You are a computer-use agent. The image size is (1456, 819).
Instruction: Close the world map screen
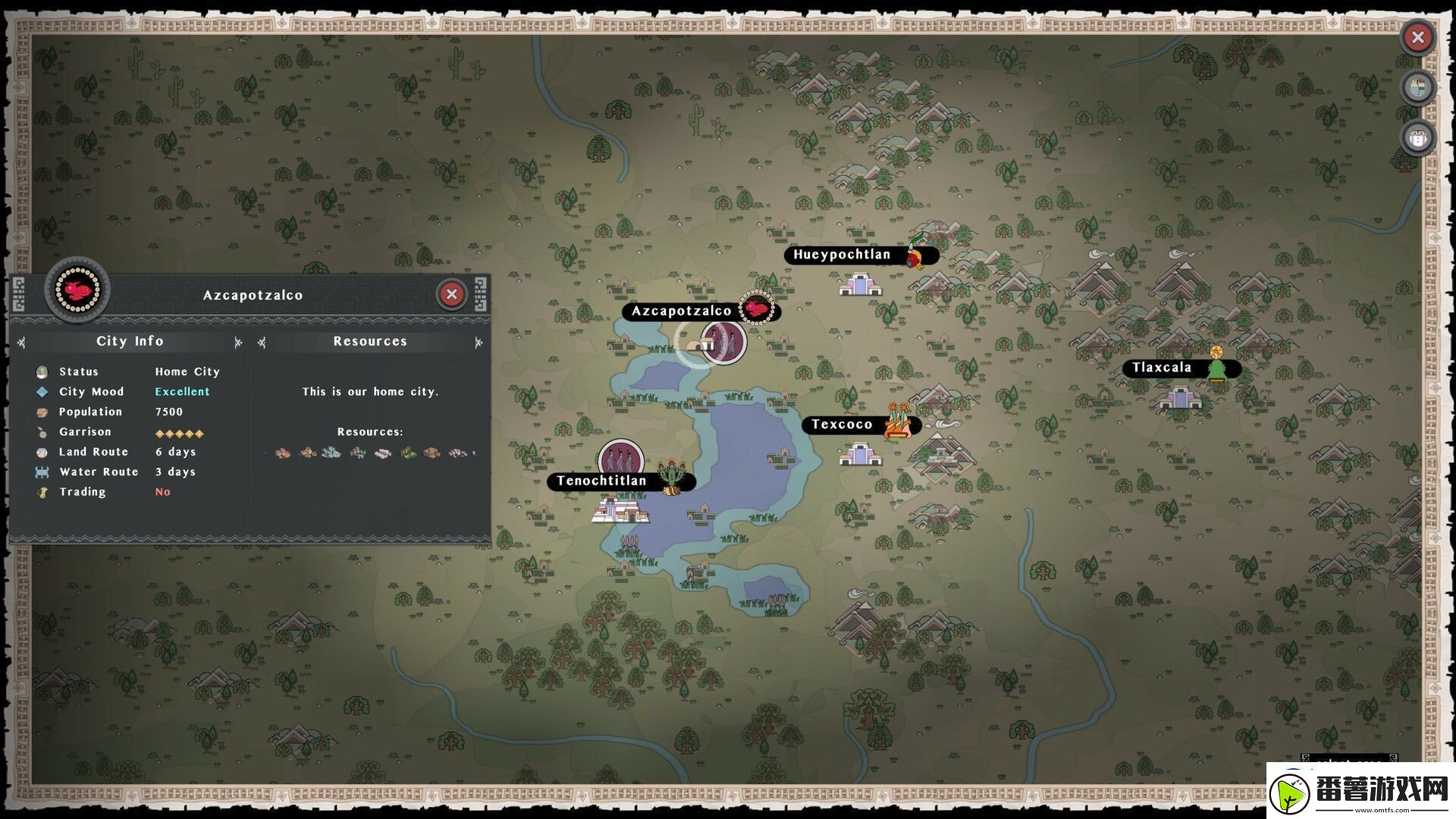click(x=1417, y=37)
